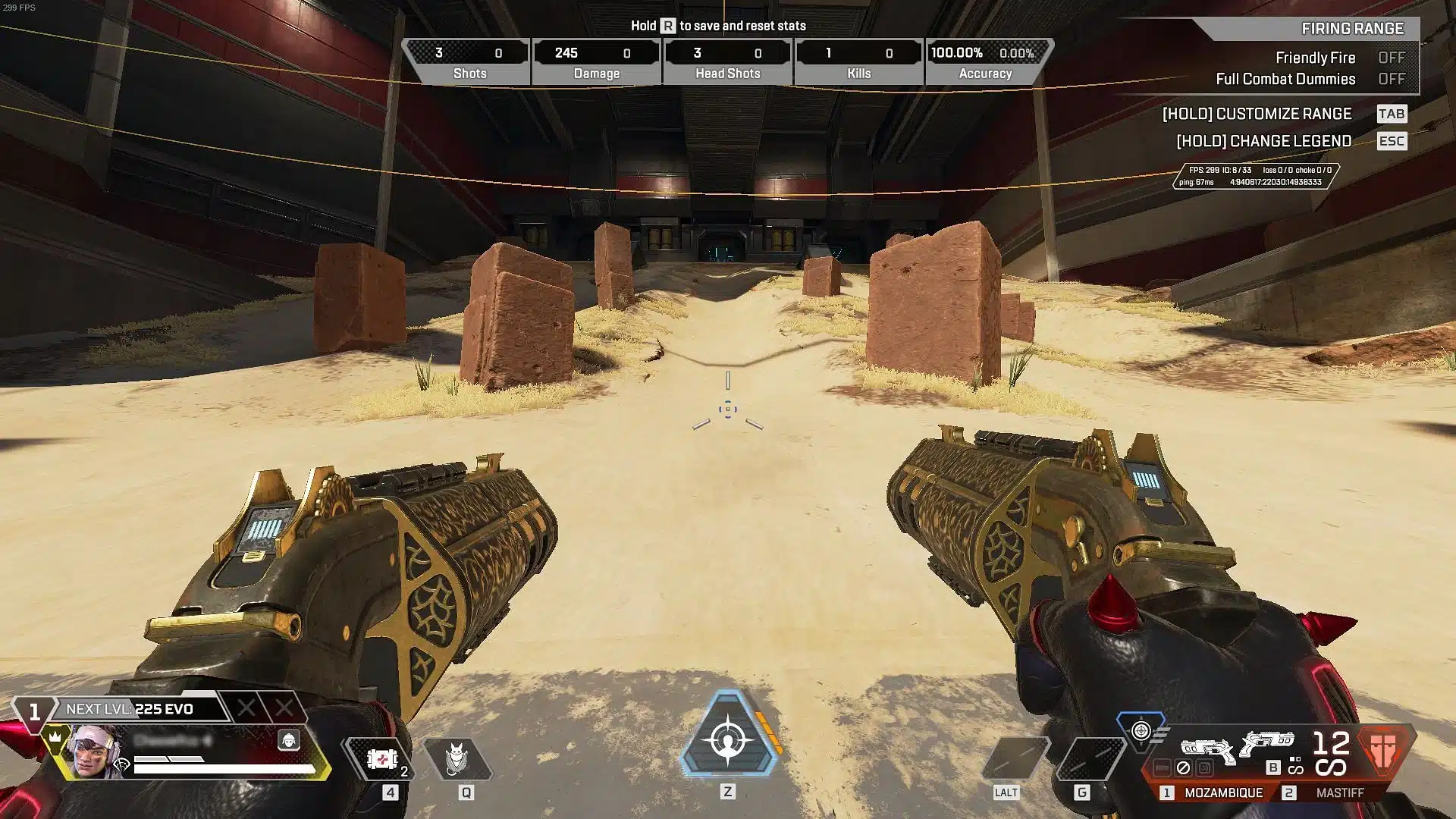Toggle Full Combat Dummies setting
The height and width of the screenshot is (819, 1456).
[x=1392, y=79]
